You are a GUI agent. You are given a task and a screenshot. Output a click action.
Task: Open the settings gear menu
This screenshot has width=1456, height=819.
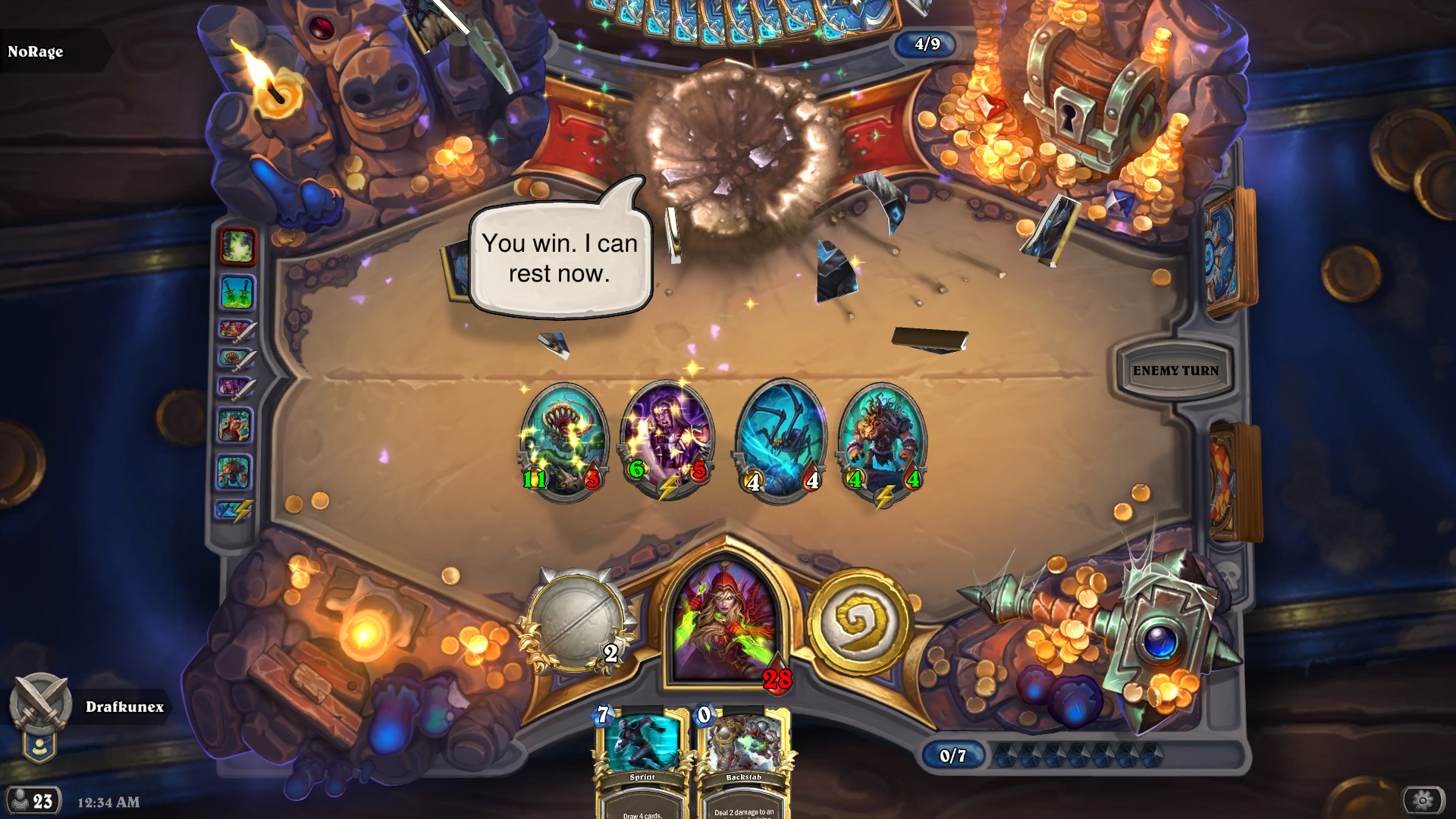1423,800
